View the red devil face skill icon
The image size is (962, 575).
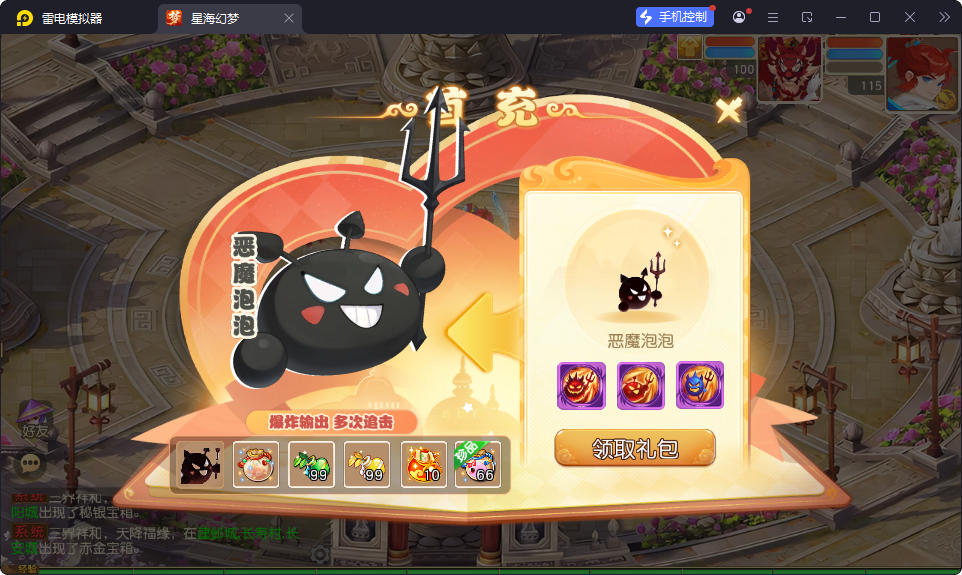tap(581, 385)
